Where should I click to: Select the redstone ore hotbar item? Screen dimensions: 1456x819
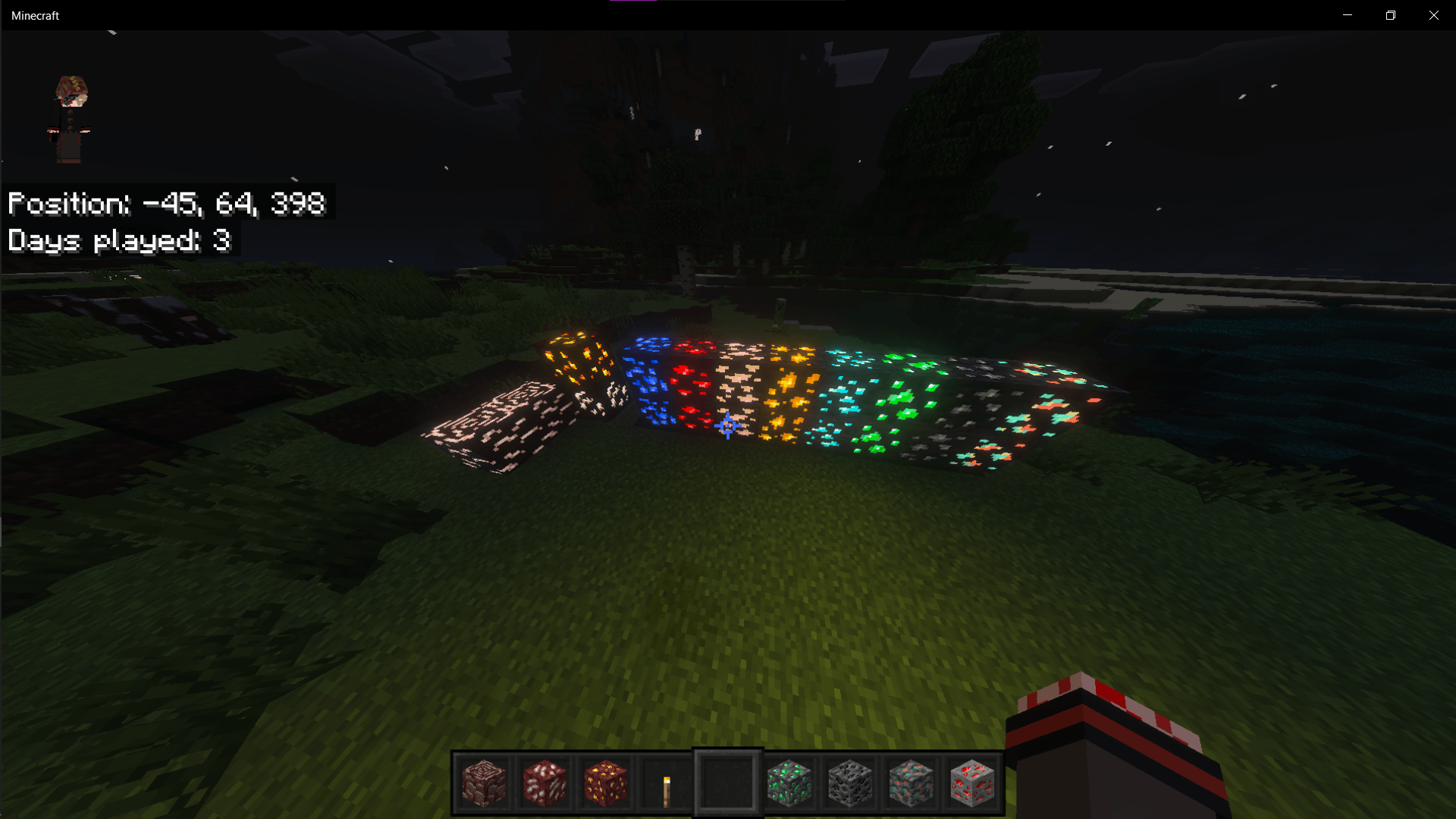click(x=972, y=783)
